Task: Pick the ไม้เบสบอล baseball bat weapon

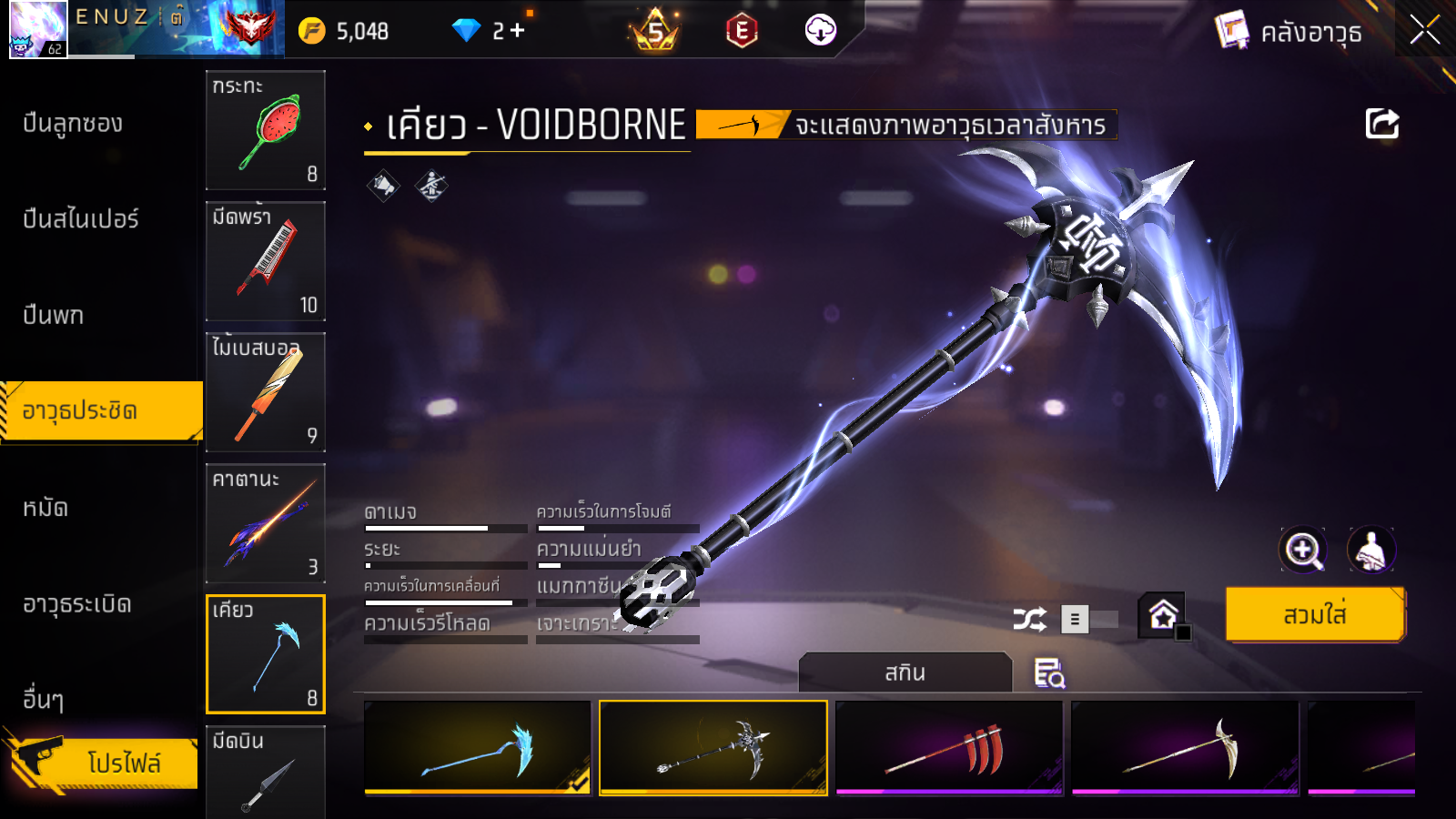Action: pyautogui.click(x=266, y=392)
